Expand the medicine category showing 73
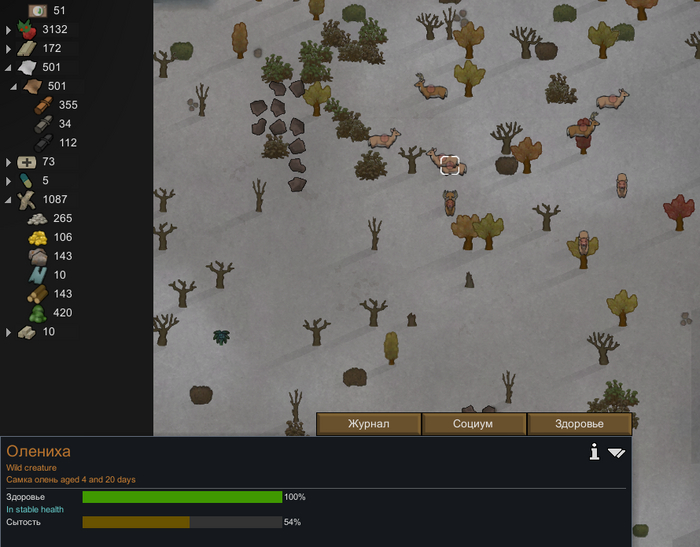The height and width of the screenshot is (547, 700). click(8, 162)
